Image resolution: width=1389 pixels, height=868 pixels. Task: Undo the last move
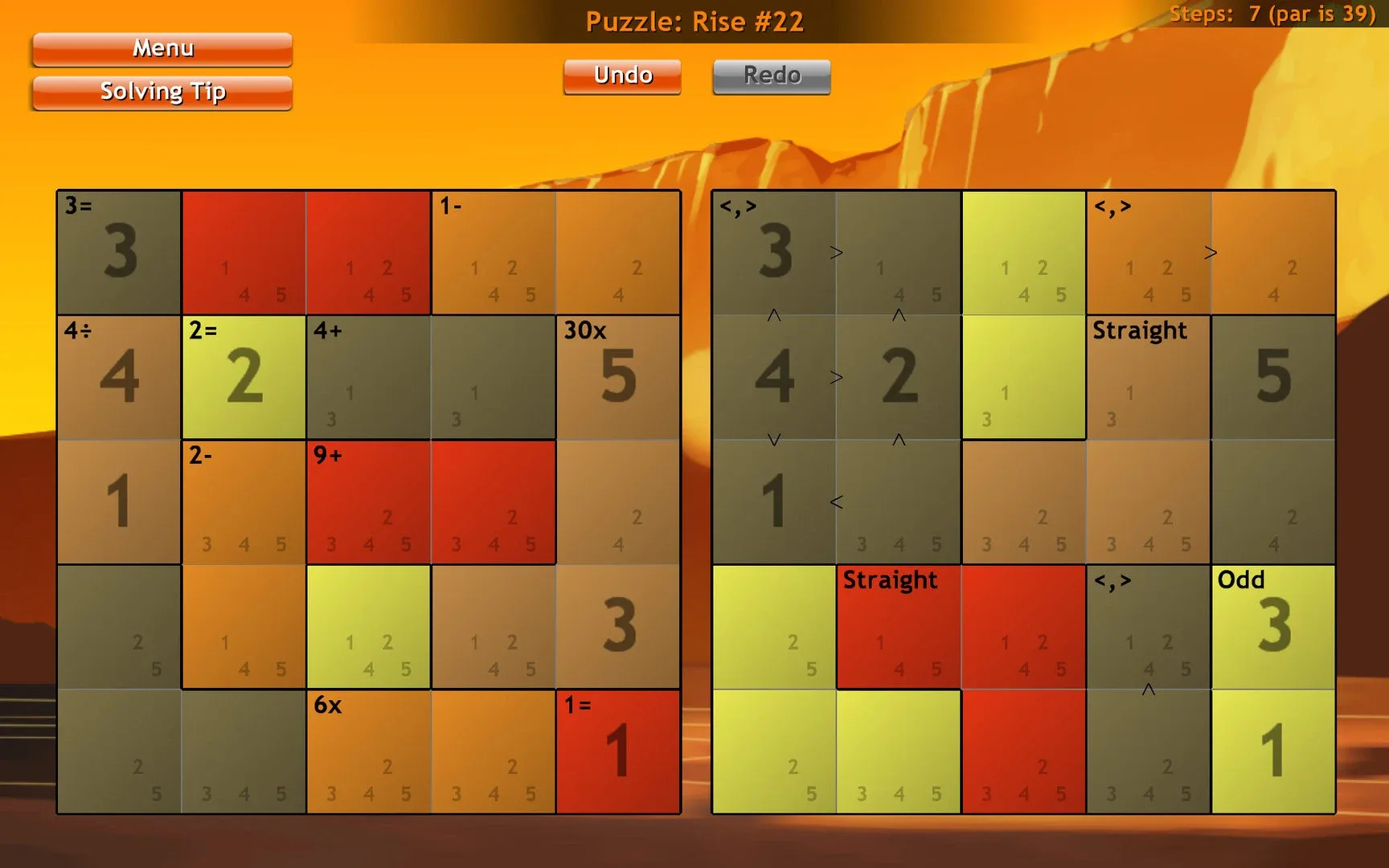[621, 75]
